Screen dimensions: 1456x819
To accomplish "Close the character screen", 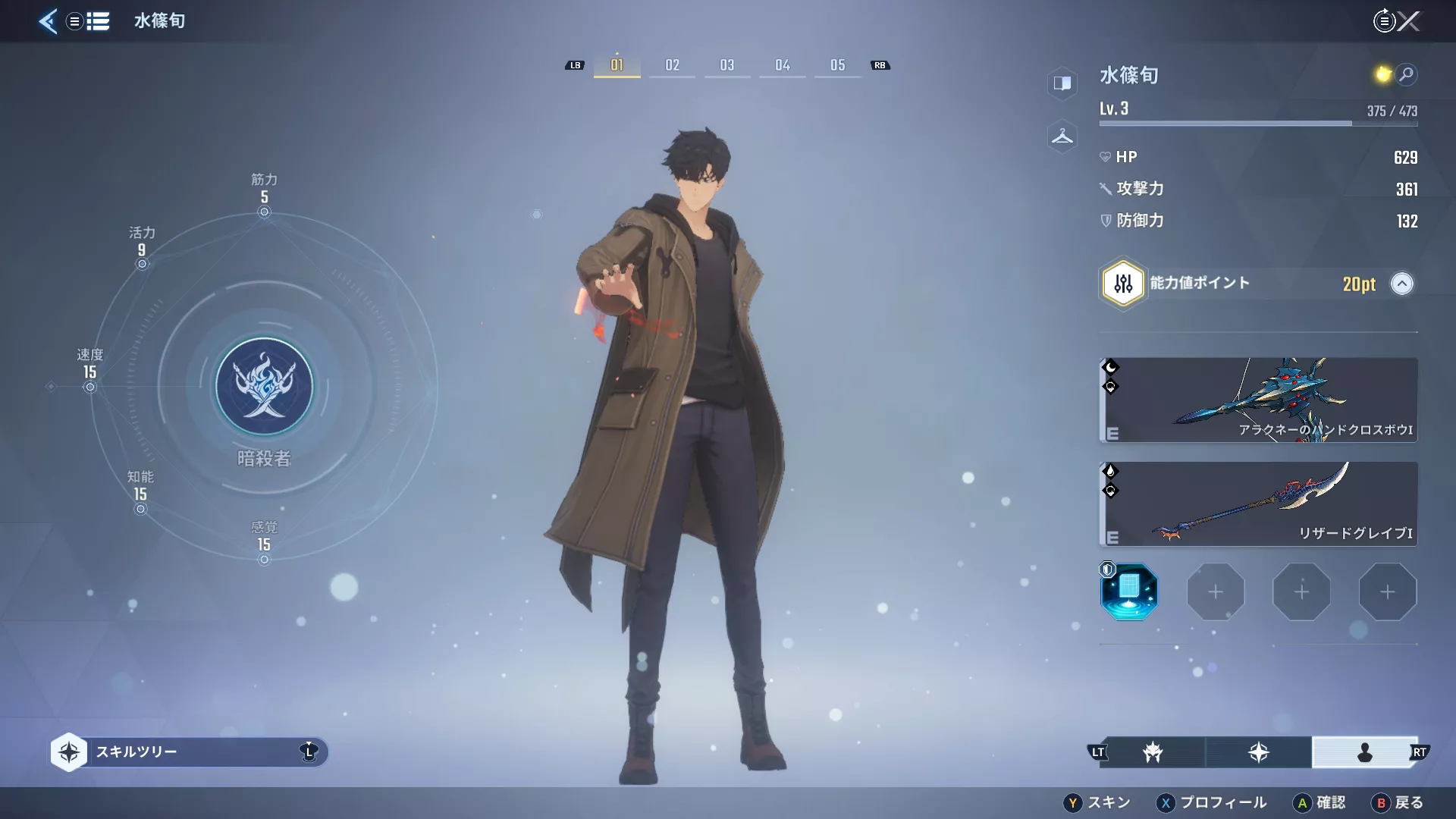I will click(1408, 21).
